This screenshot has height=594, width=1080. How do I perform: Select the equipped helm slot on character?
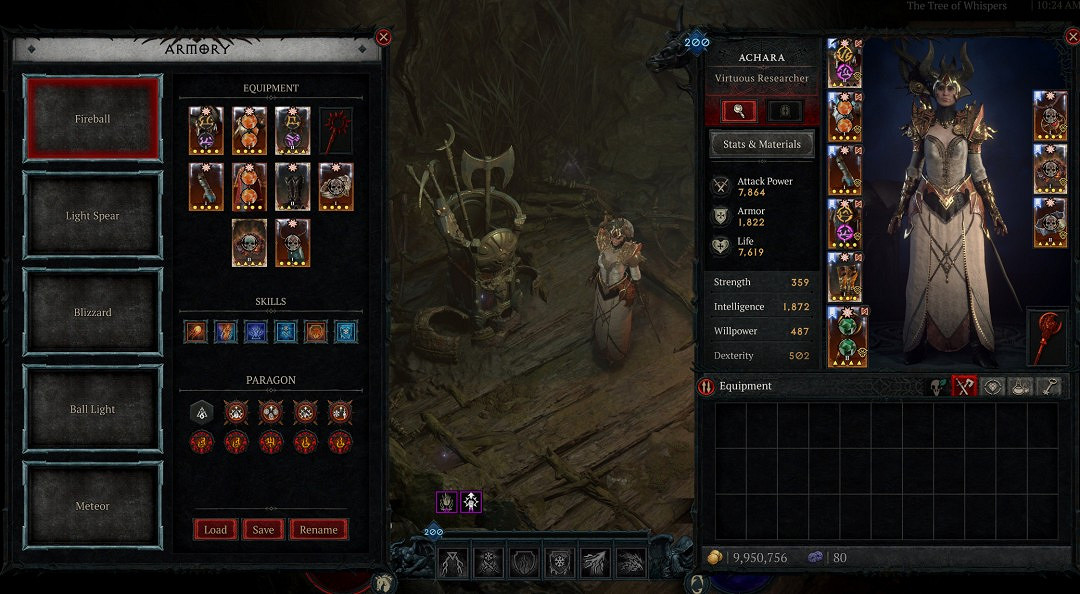click(x=845, y=63)
